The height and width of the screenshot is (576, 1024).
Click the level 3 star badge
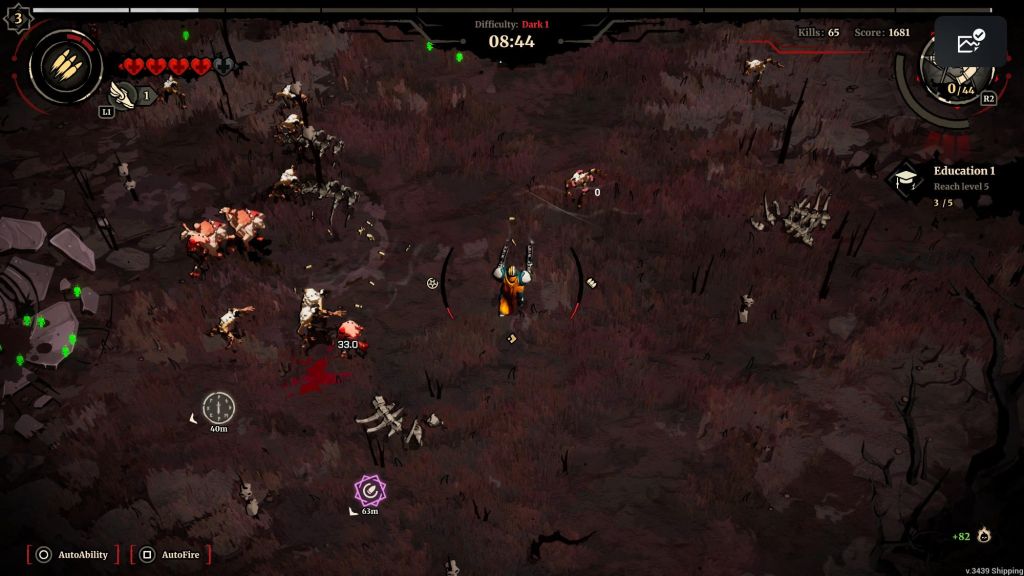[x=17, y=17]
